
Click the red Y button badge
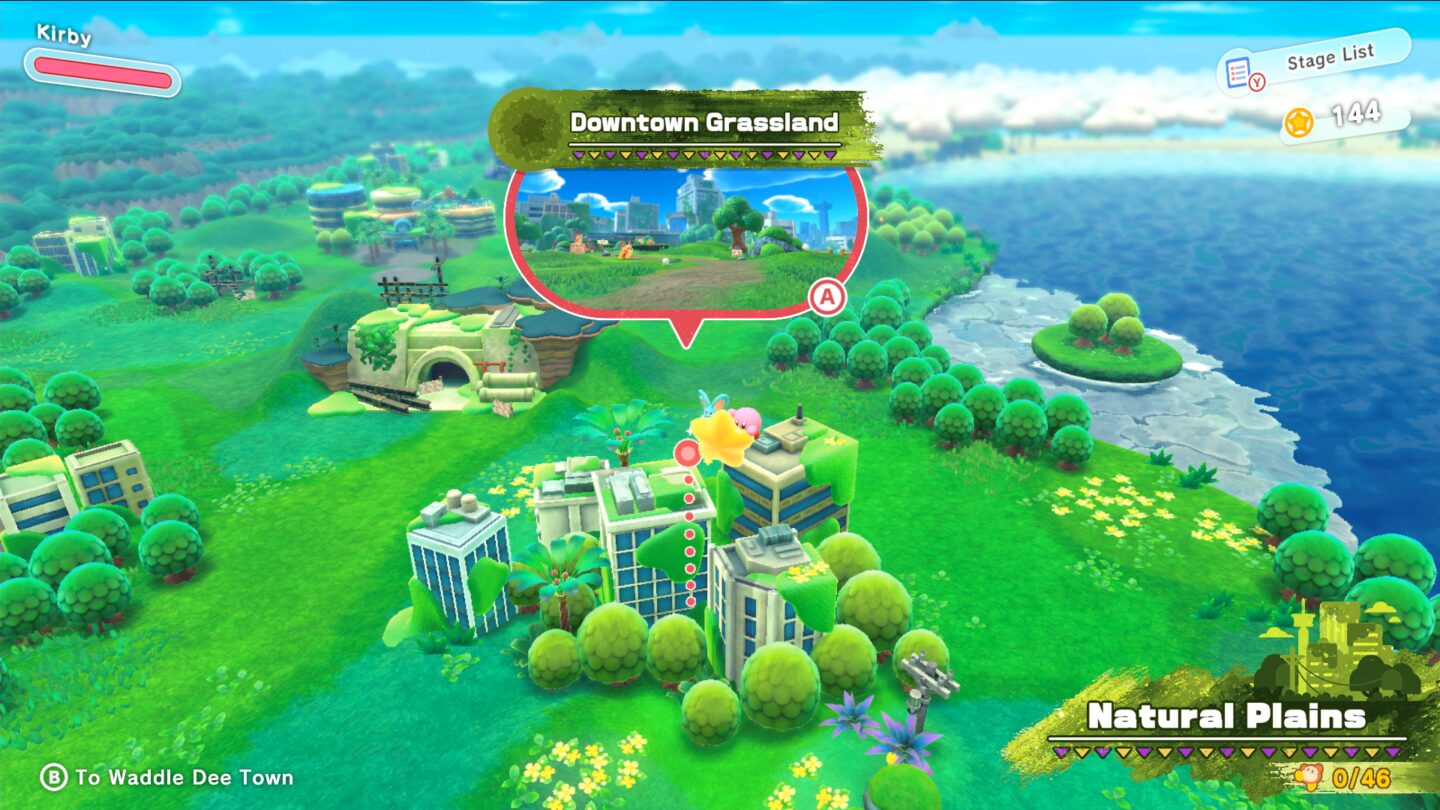point(1256,80)
